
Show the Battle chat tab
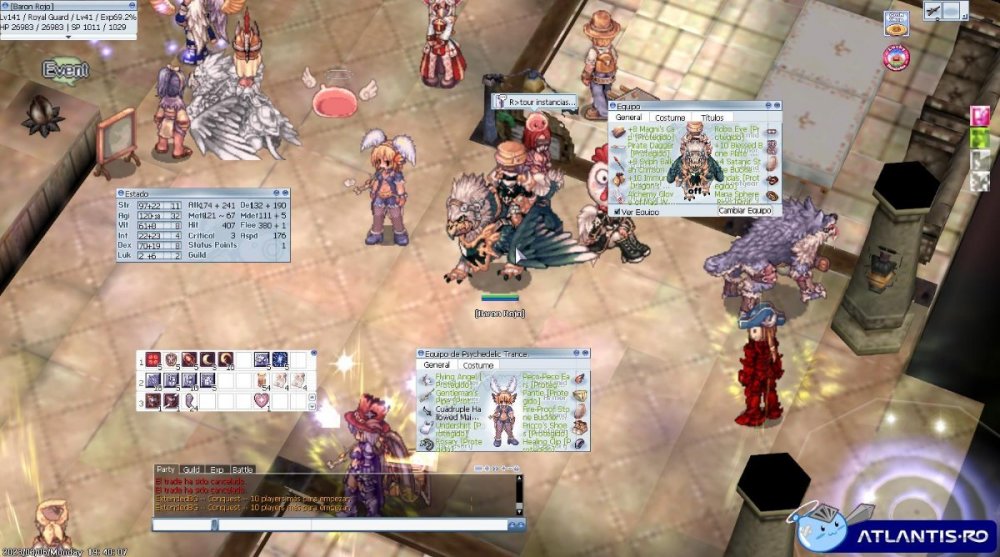click(x=243, y=469)
